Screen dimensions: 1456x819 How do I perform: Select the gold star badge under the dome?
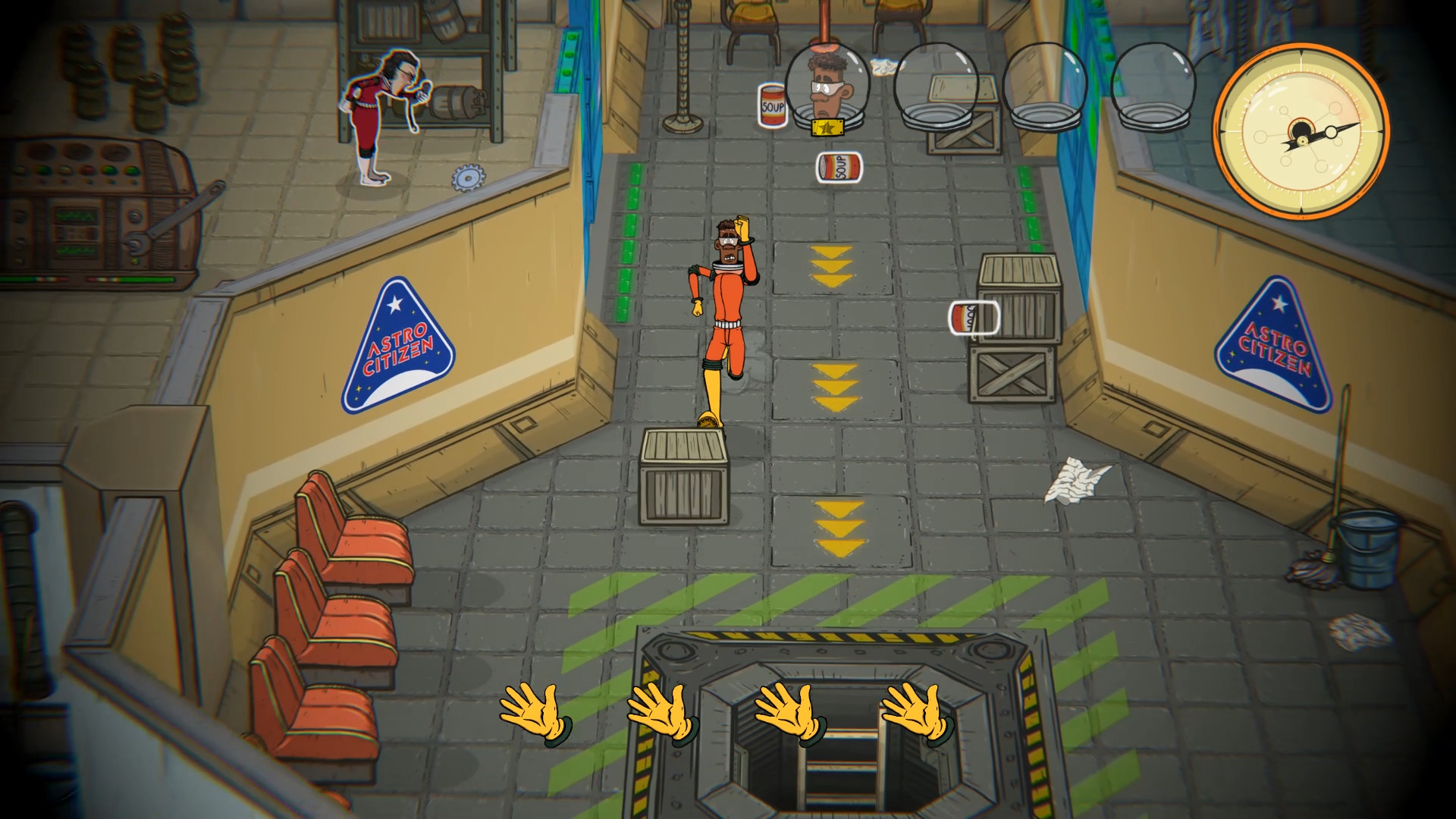827,129
